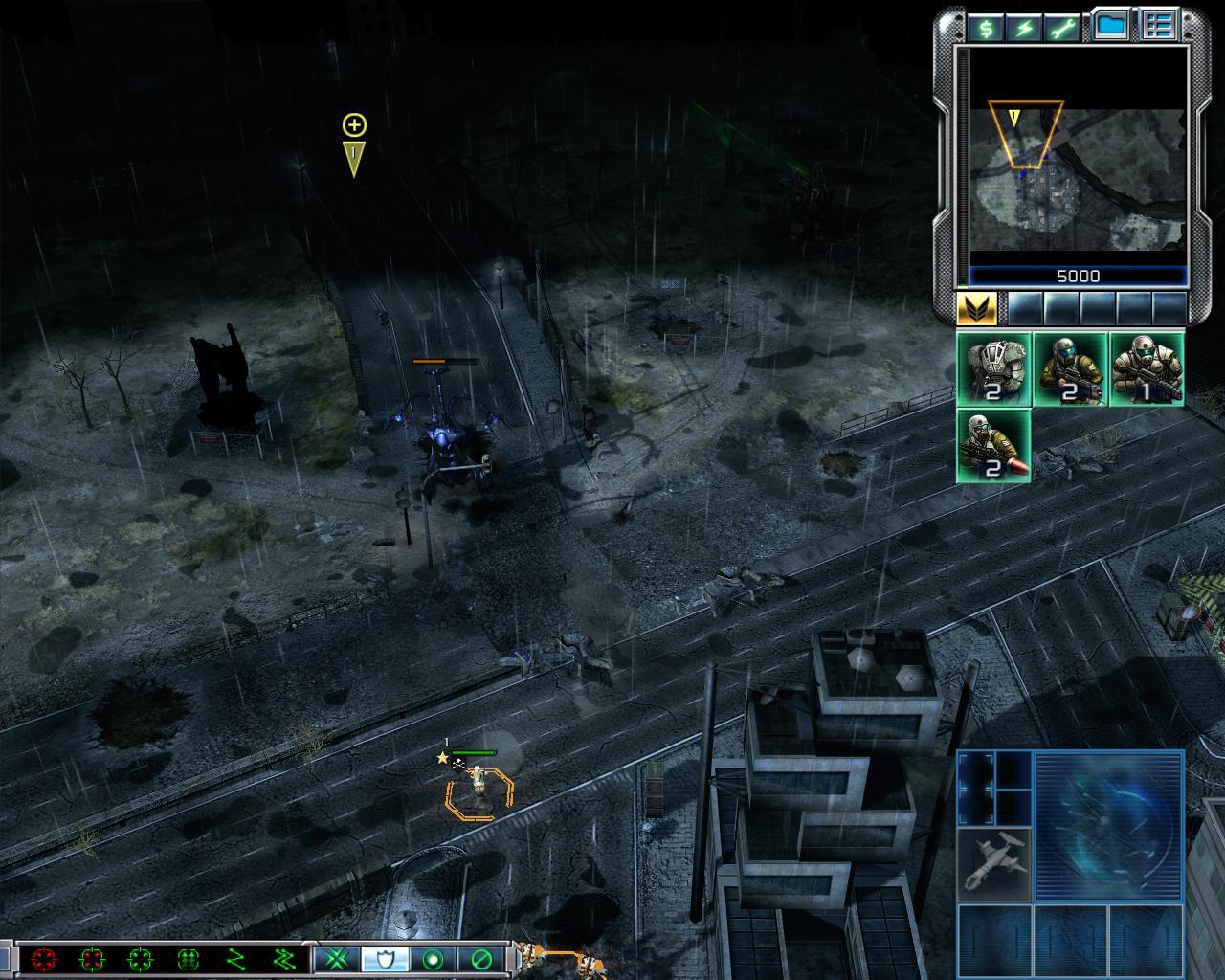Viewport: 1225px width, 980px height.
Task: Activate the upward arrows formation command
Action: [188, 959]
